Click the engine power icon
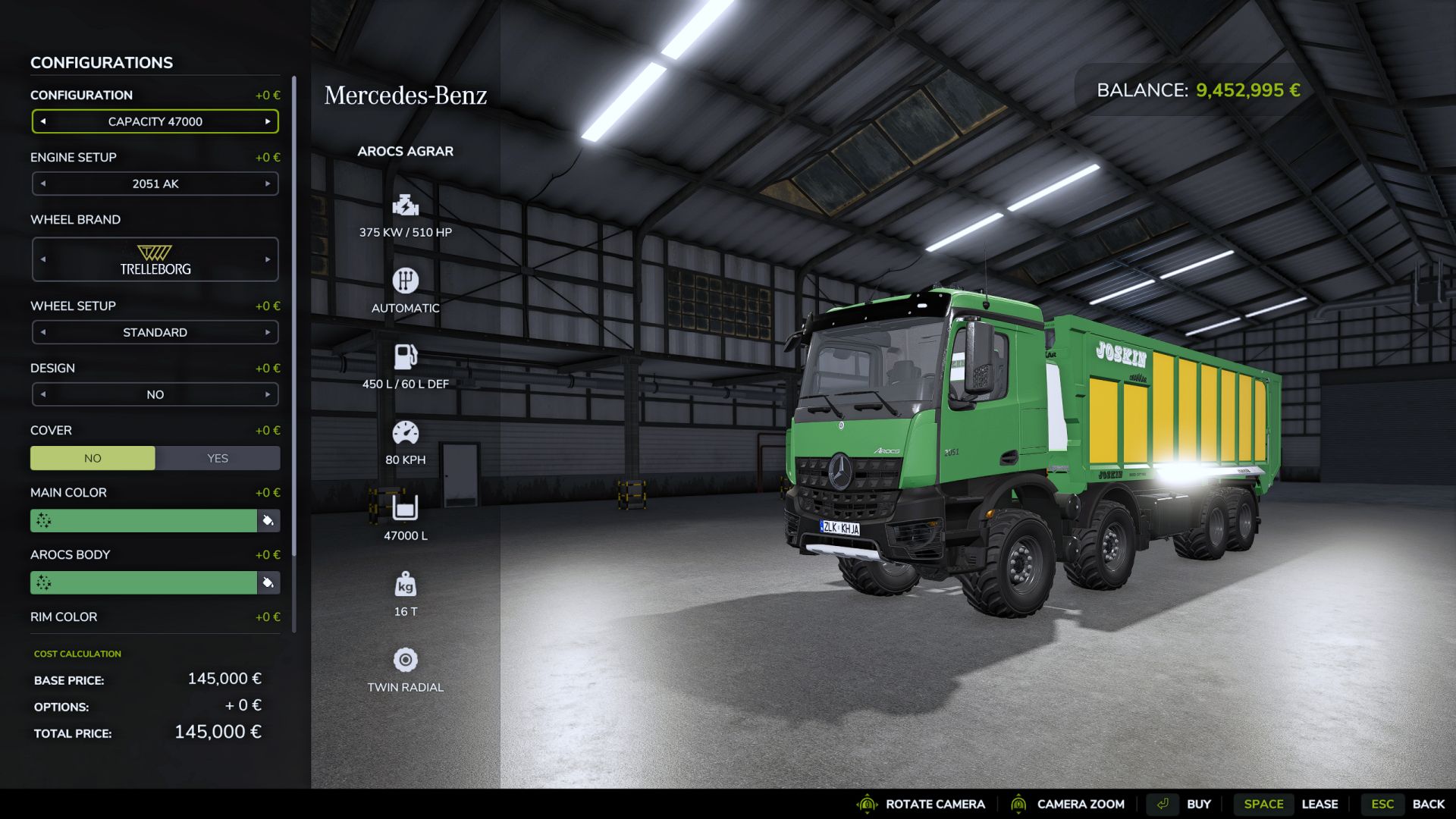The image size is (1456, 819). tap(406, 205)
